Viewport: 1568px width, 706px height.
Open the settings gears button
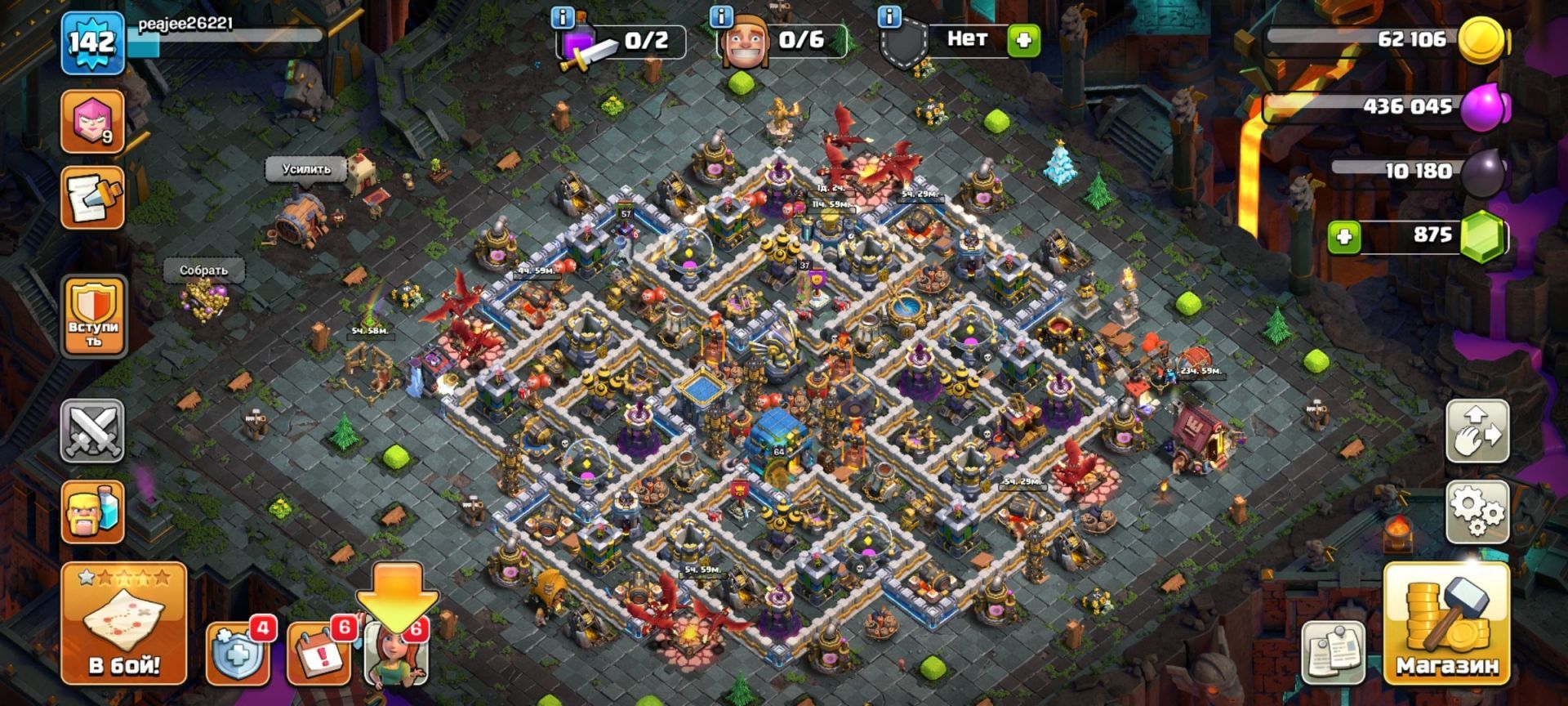click(1477, 512)
